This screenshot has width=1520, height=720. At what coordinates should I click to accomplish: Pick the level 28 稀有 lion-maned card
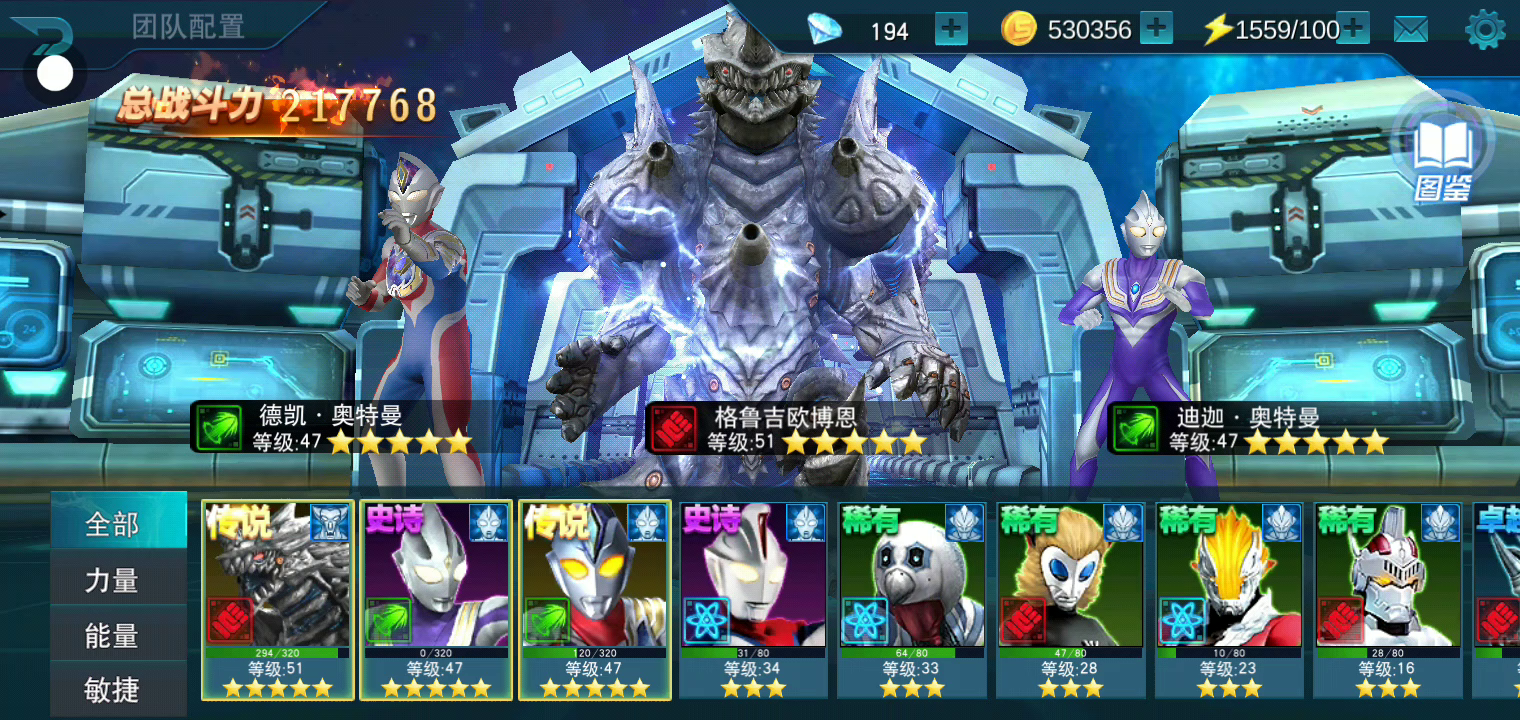[x=1071, y=599]
